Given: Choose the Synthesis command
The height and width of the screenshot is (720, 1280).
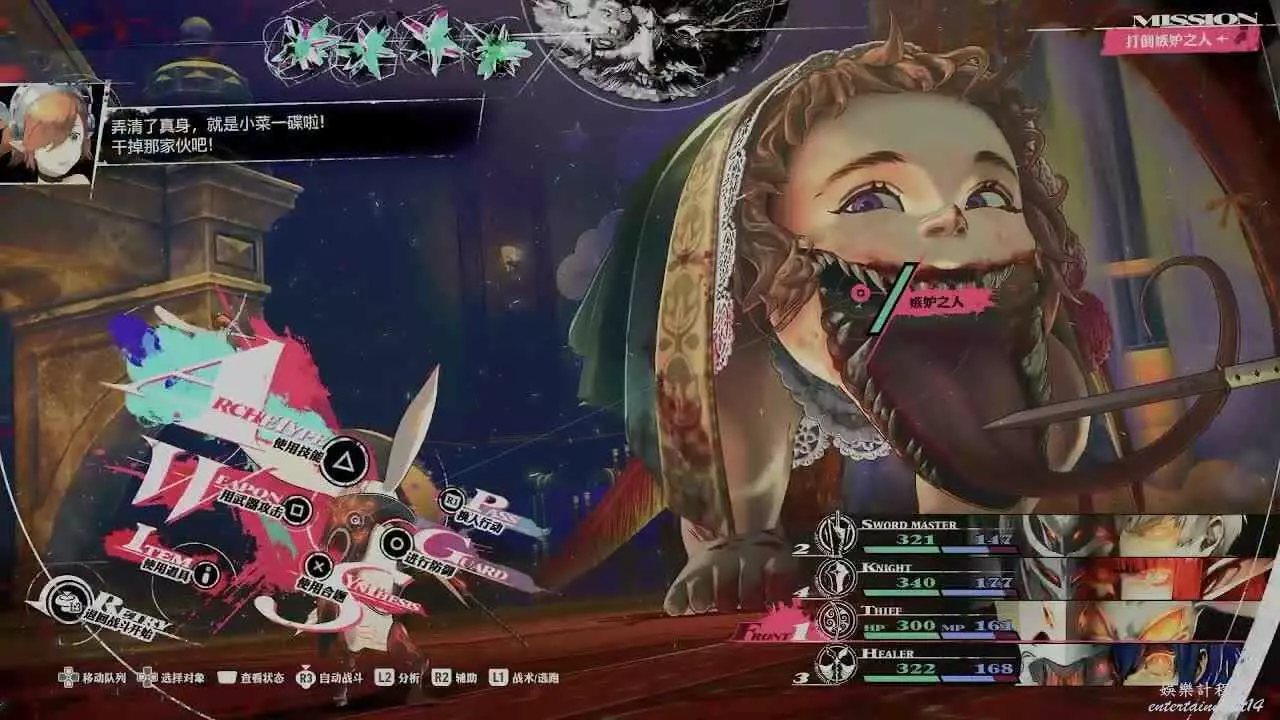Looking at the screenshot, I should tap(318, 566).
